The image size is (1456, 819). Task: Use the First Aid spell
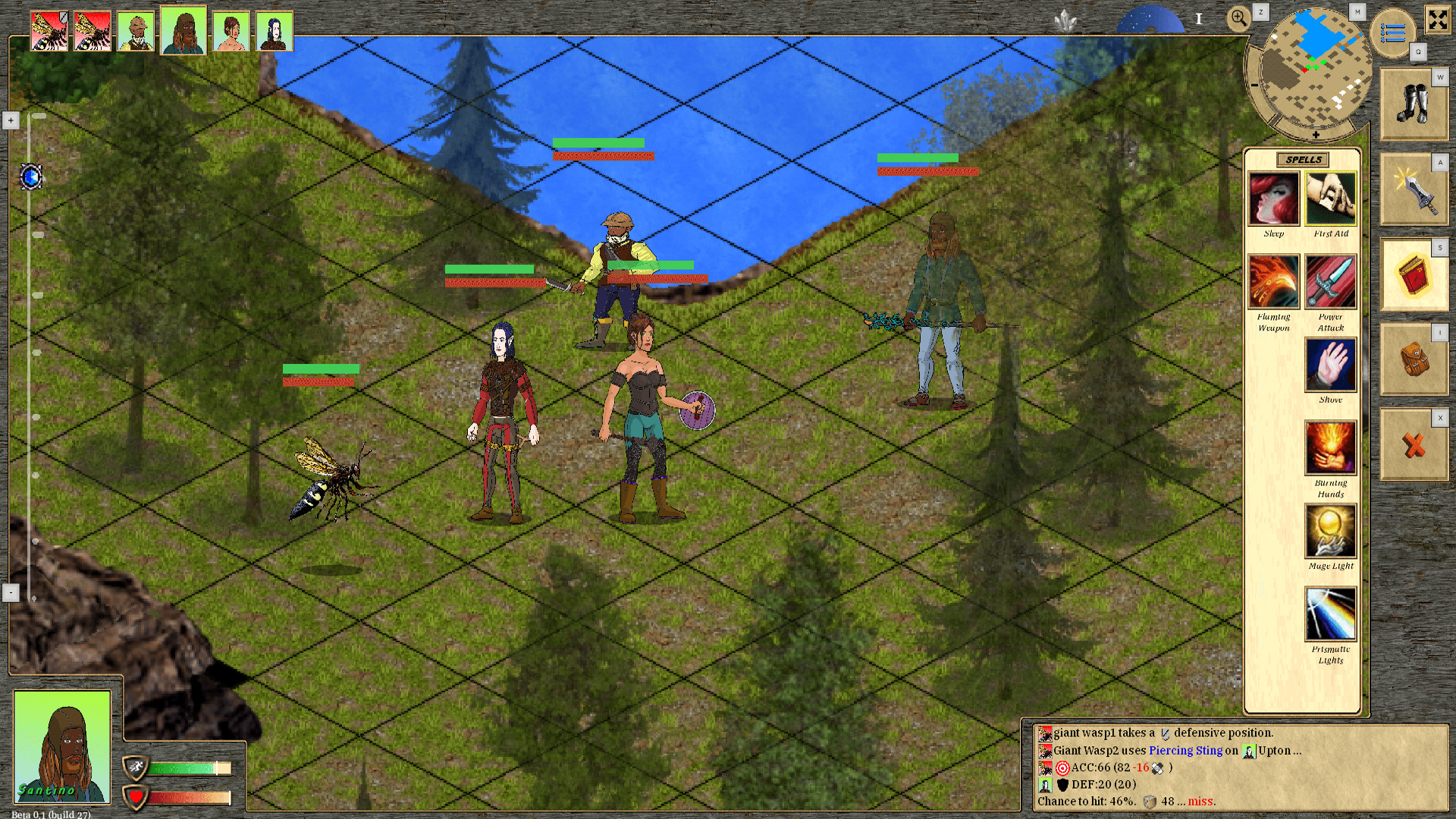coord(1331,199)
